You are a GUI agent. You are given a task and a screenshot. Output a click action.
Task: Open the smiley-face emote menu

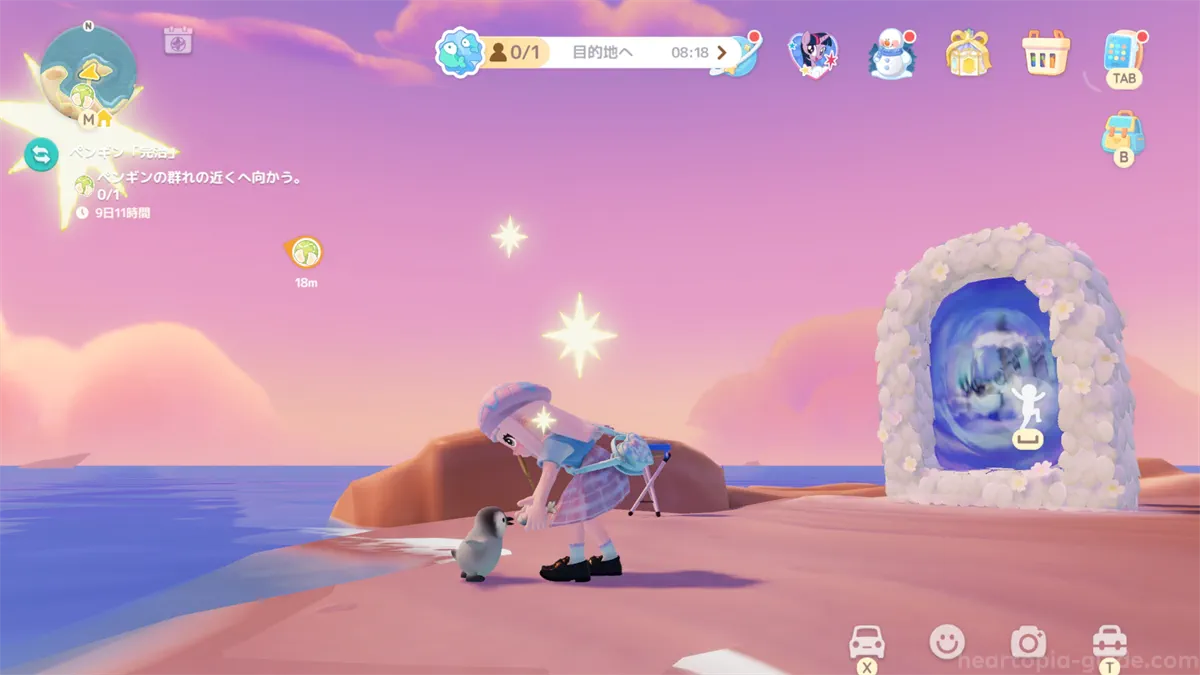pos(947,641)
